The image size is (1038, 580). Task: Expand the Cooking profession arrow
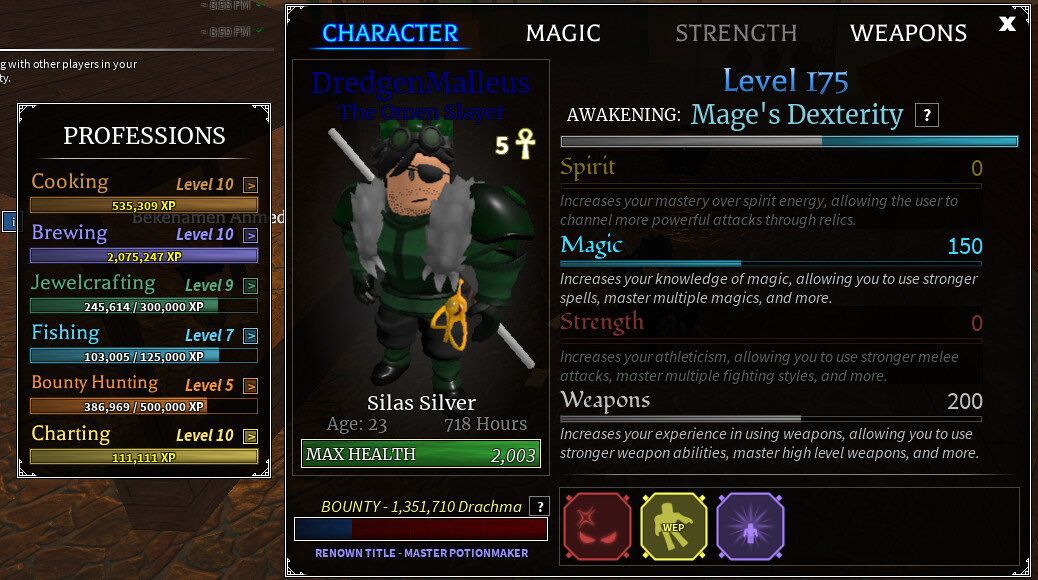coord(250,185)
